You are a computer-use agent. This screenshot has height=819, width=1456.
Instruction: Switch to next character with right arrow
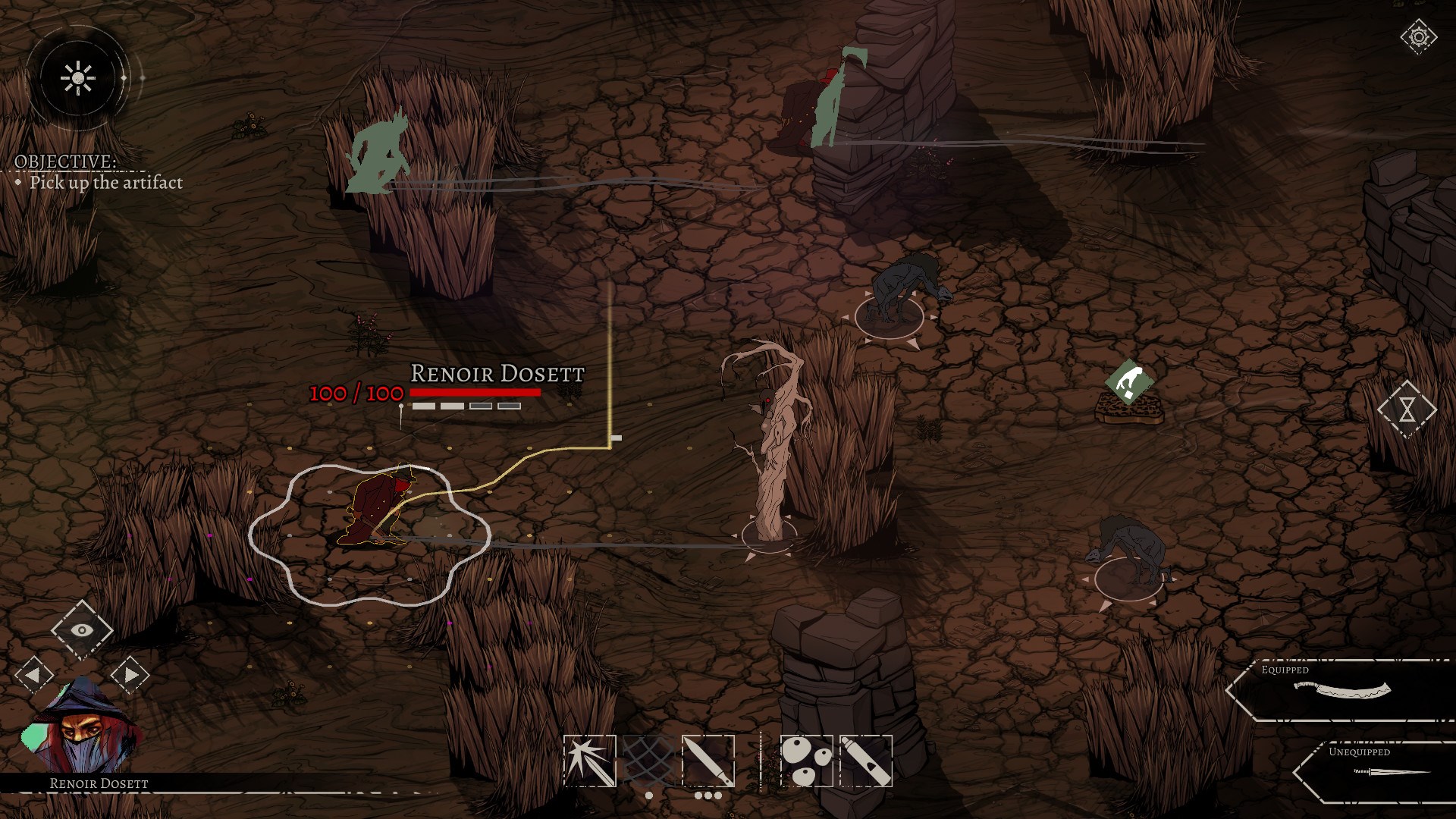pyautogui.click(x=130, y=674)
